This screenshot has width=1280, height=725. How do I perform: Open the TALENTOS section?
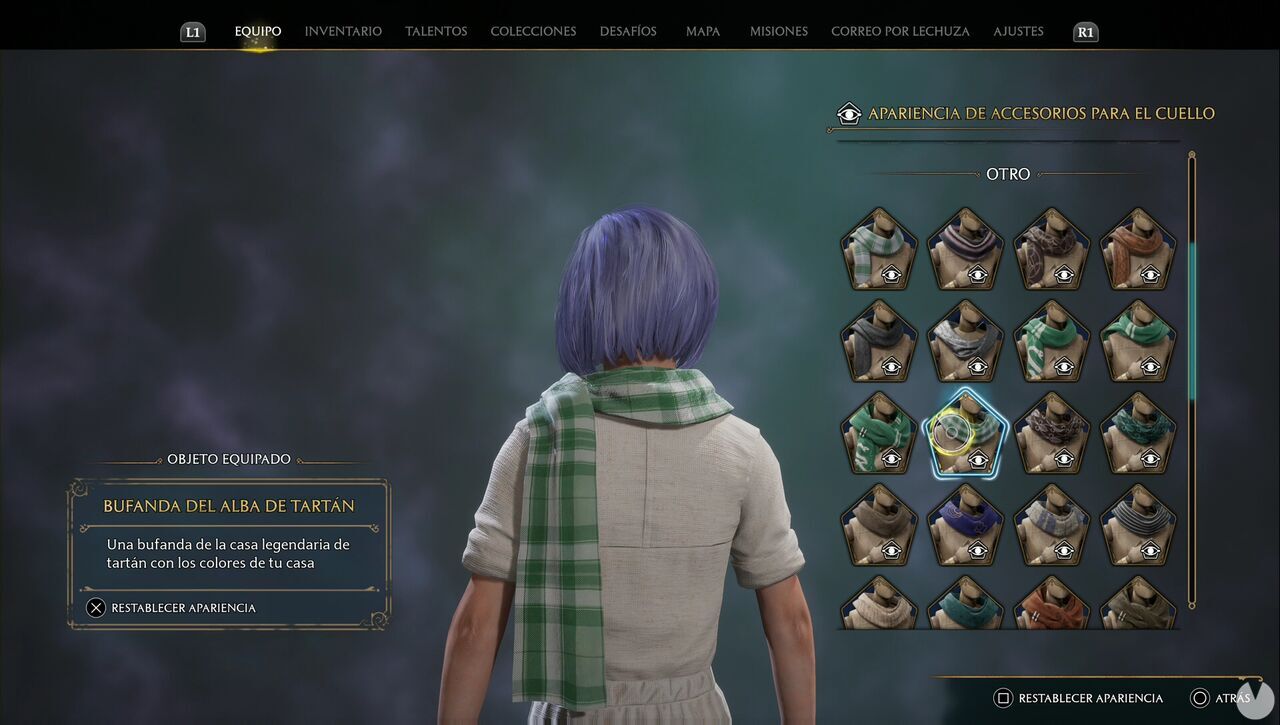click(x=436, y=31)
